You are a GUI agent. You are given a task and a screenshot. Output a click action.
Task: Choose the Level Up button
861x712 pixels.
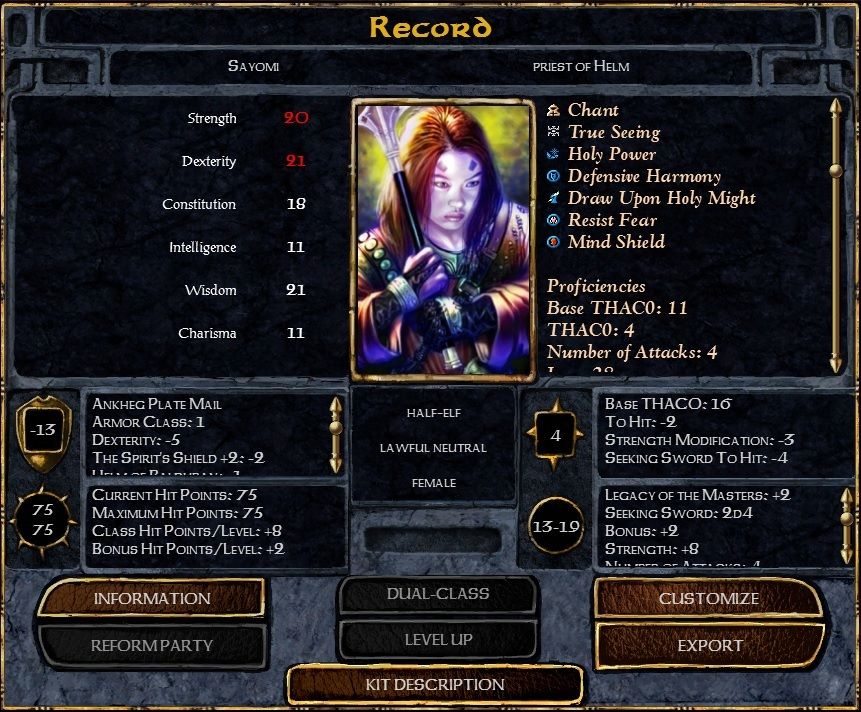[x=438, y=639]
